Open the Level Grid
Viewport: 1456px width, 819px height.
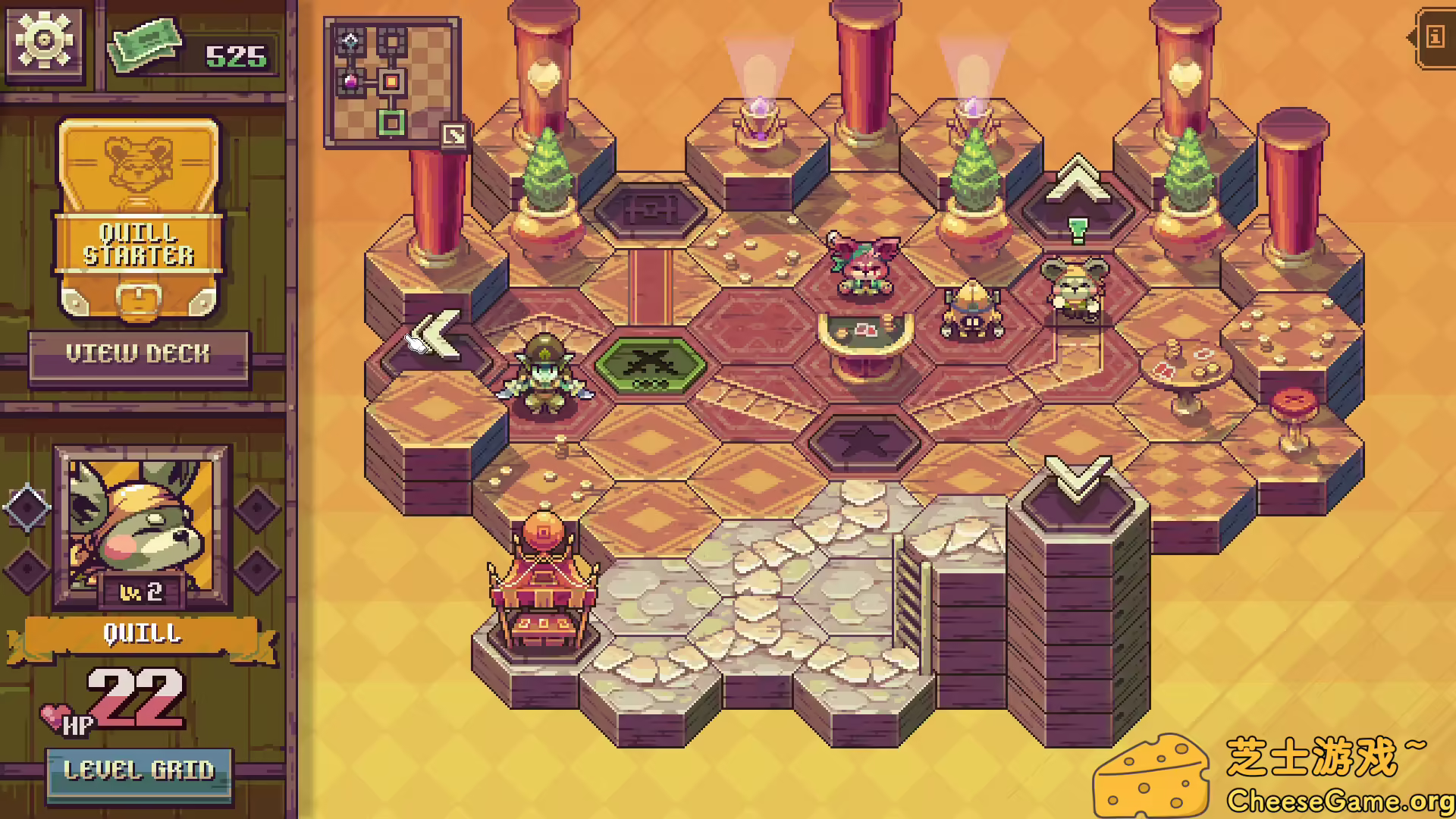tap(140, 771)
